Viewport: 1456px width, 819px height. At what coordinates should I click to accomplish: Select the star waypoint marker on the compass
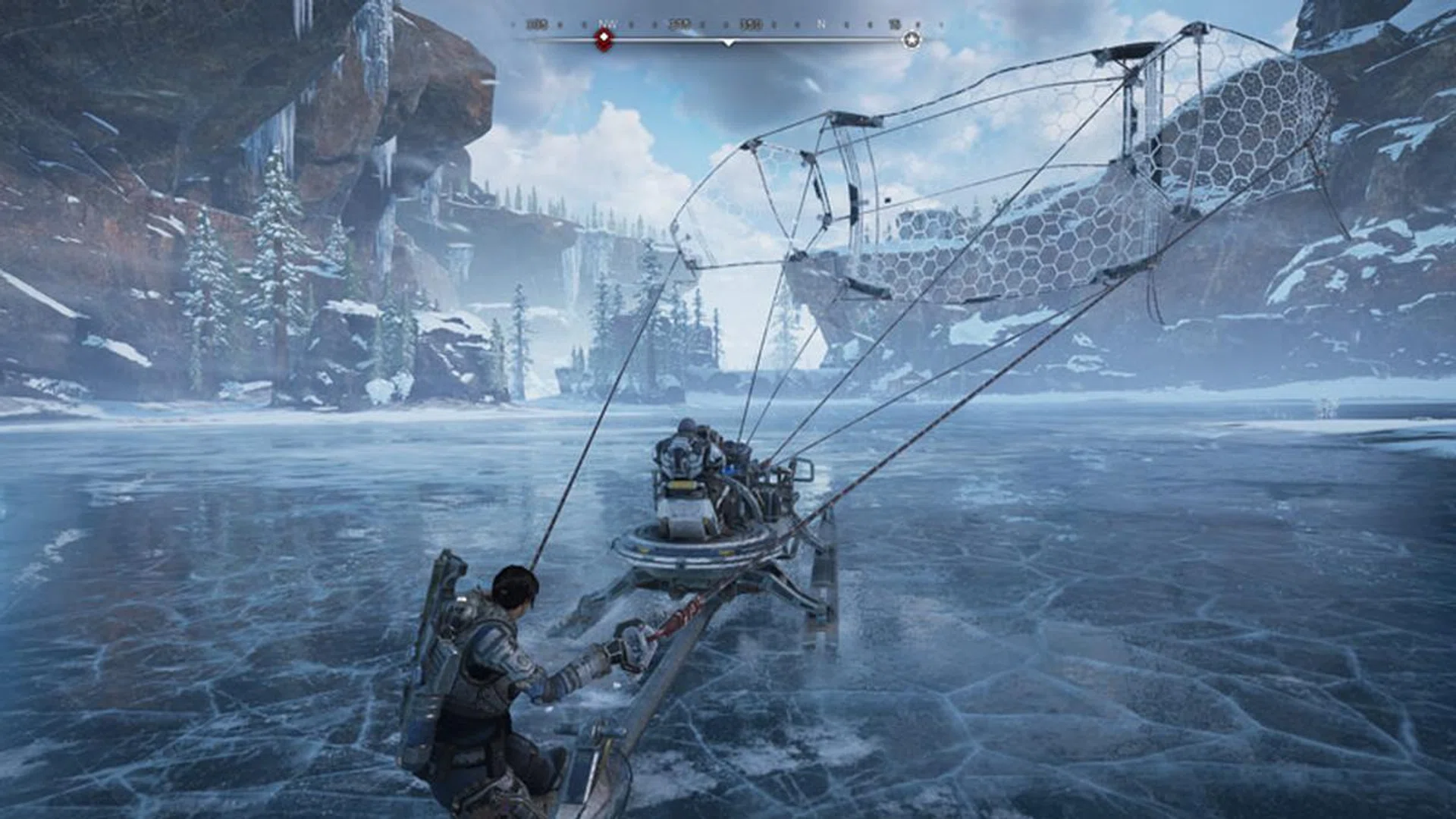[x=912, y=39]
